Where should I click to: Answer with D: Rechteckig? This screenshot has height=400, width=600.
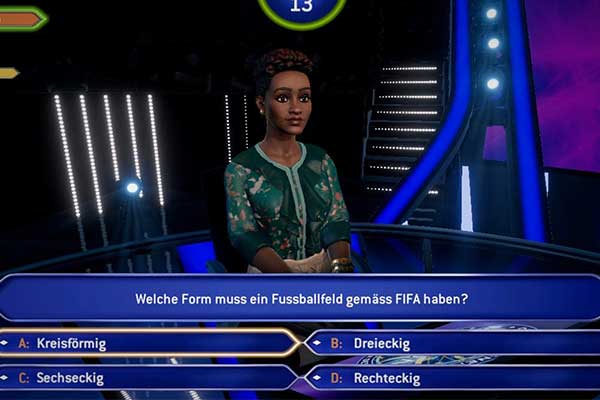pos(450,378)
